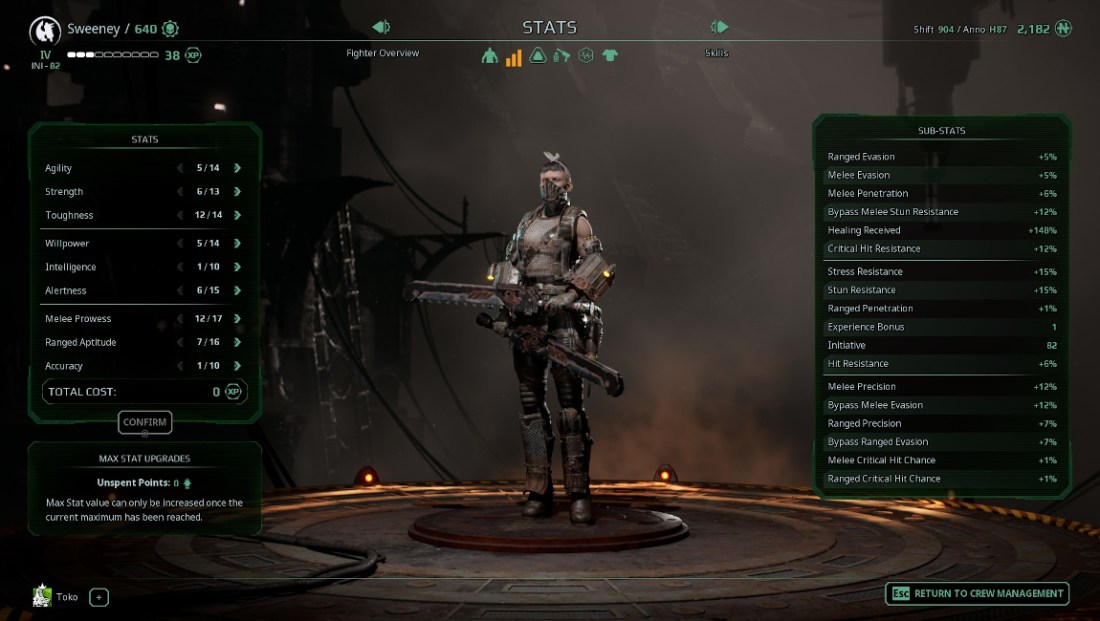Increase Ranged Aptitude by one

(x=237, y=342)
